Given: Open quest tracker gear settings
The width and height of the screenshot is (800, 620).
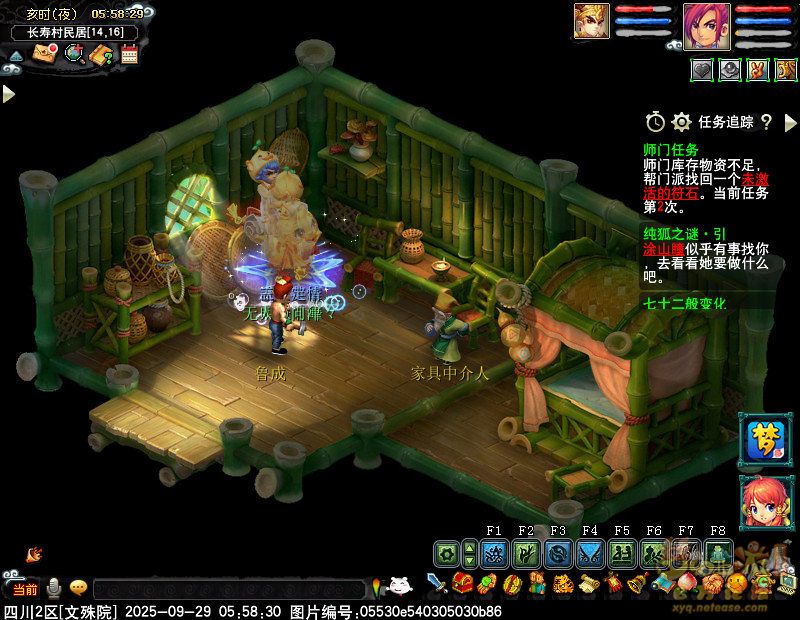Looking at the screenshot, I should click(x=682, y=122).
